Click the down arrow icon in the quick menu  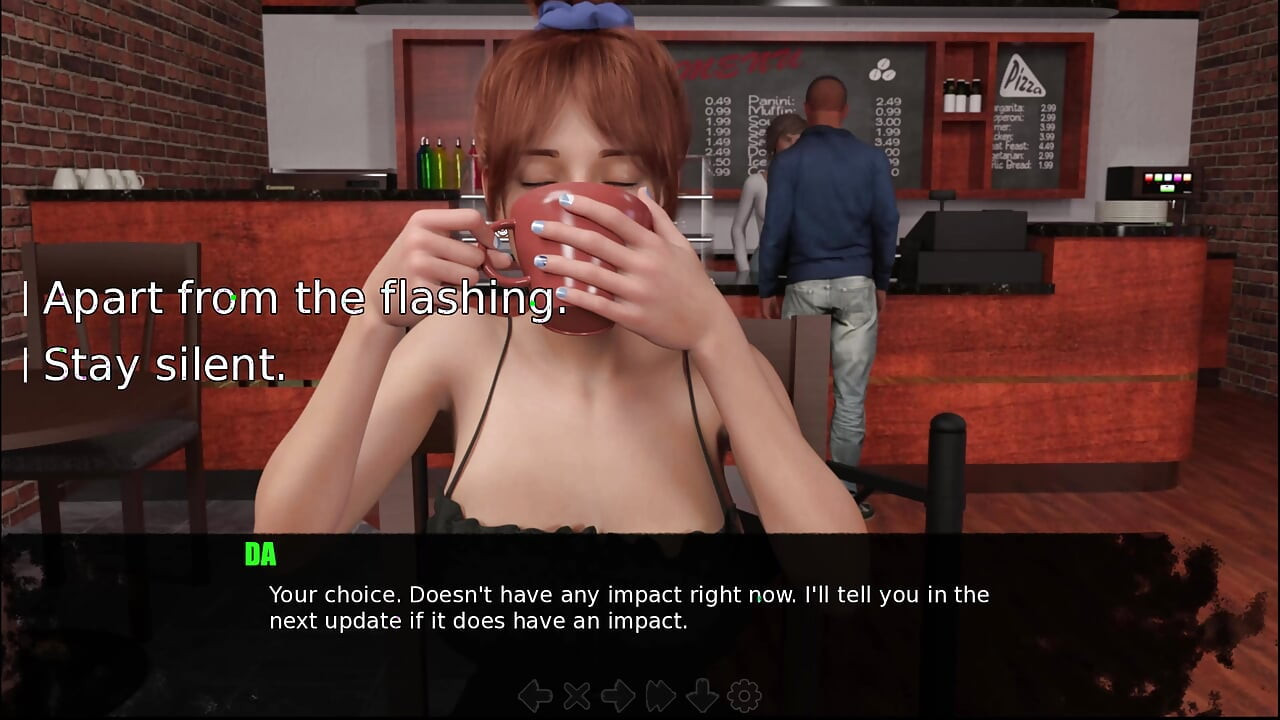click(x=702, y=695)
